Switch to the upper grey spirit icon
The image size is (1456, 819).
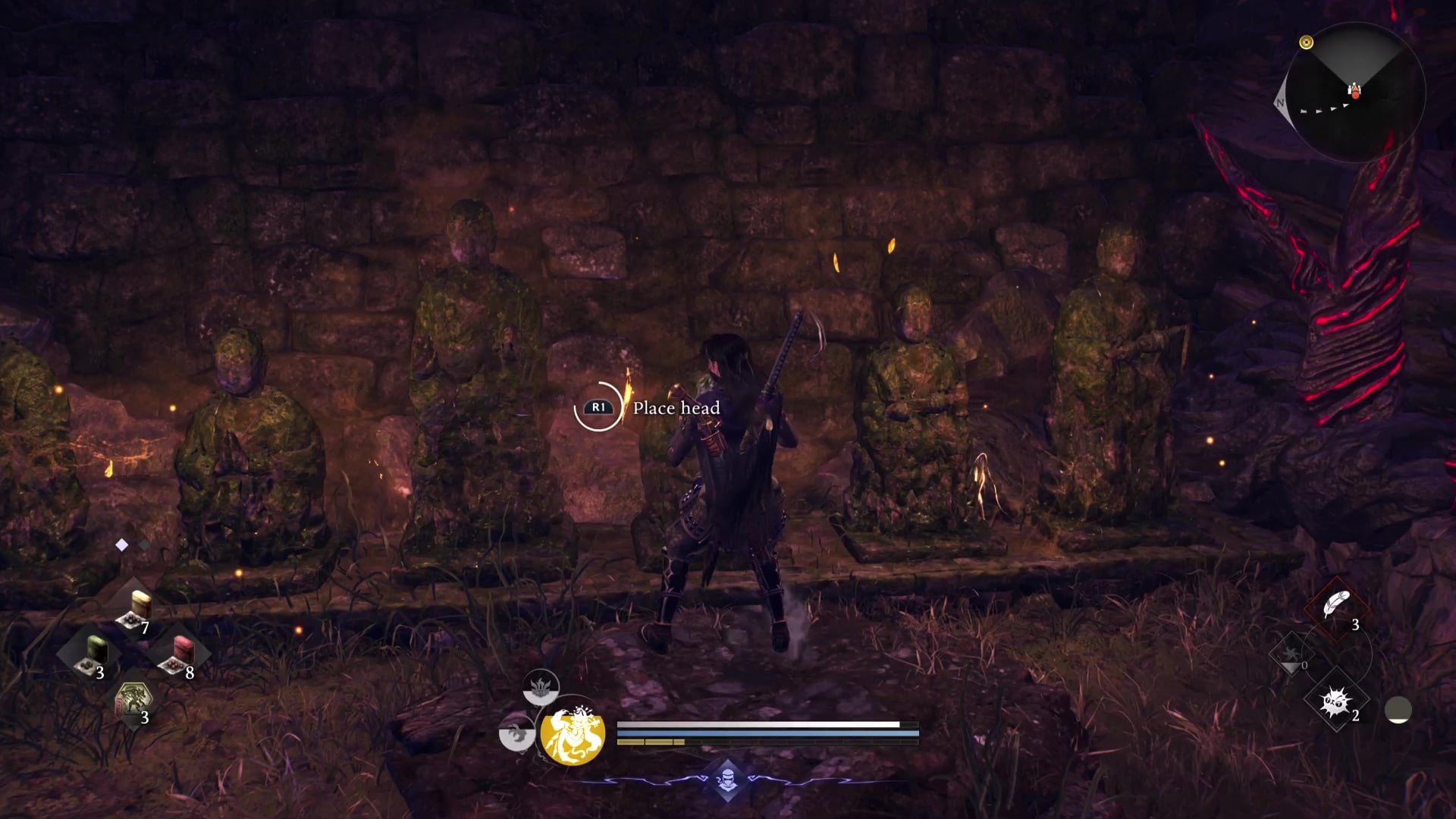point(541,688)
